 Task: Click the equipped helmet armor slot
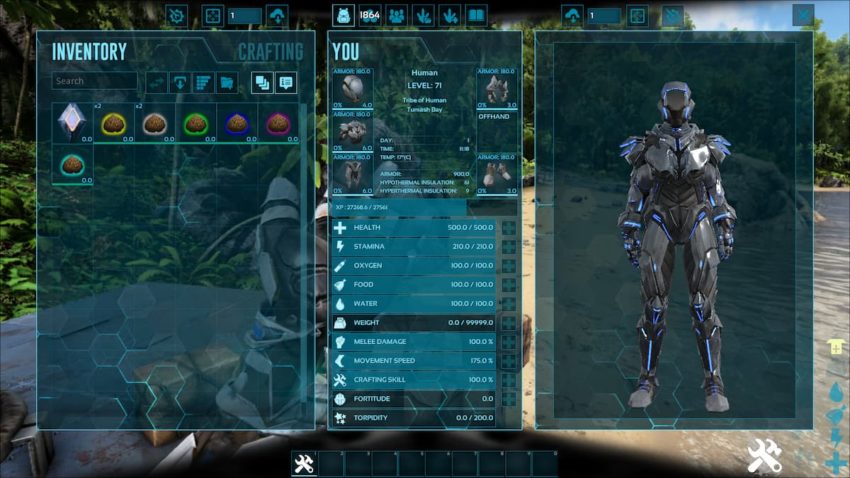pyautogui.click(x=352, y=88)
